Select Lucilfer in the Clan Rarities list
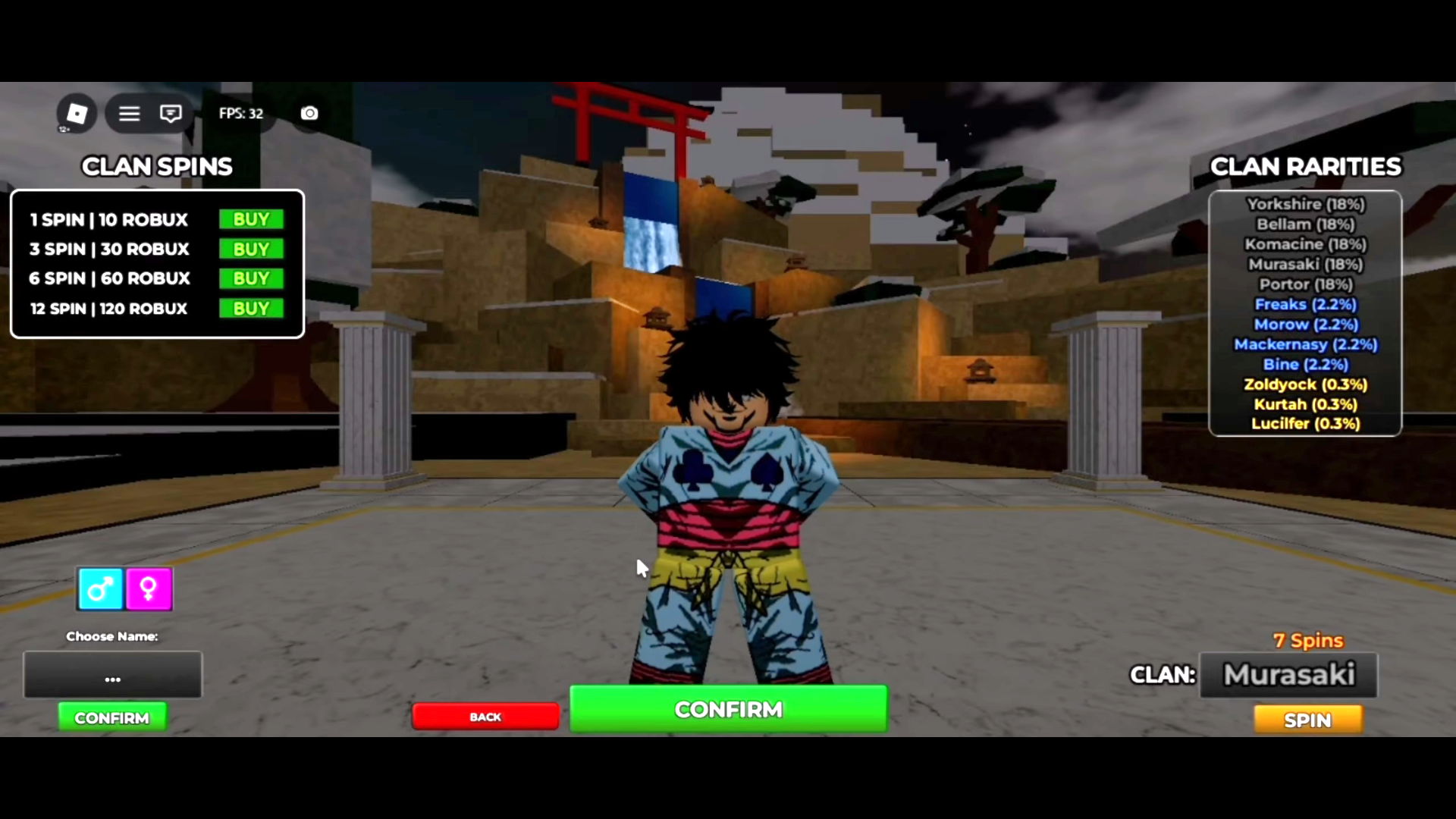 [1305, 423]
